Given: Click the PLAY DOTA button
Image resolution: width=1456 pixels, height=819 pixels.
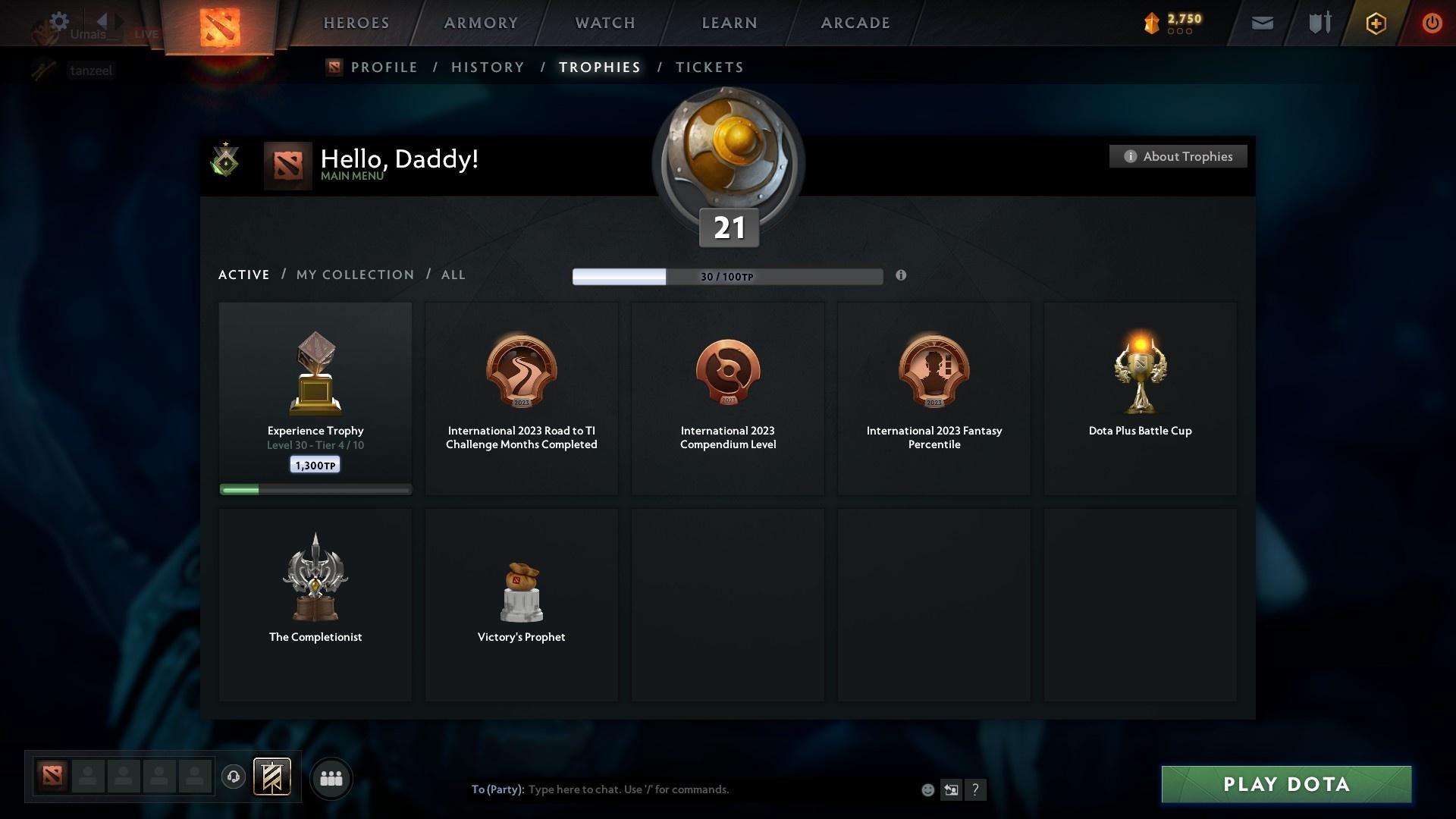Looking at the screenshot, I should (x=1285, y=785).
